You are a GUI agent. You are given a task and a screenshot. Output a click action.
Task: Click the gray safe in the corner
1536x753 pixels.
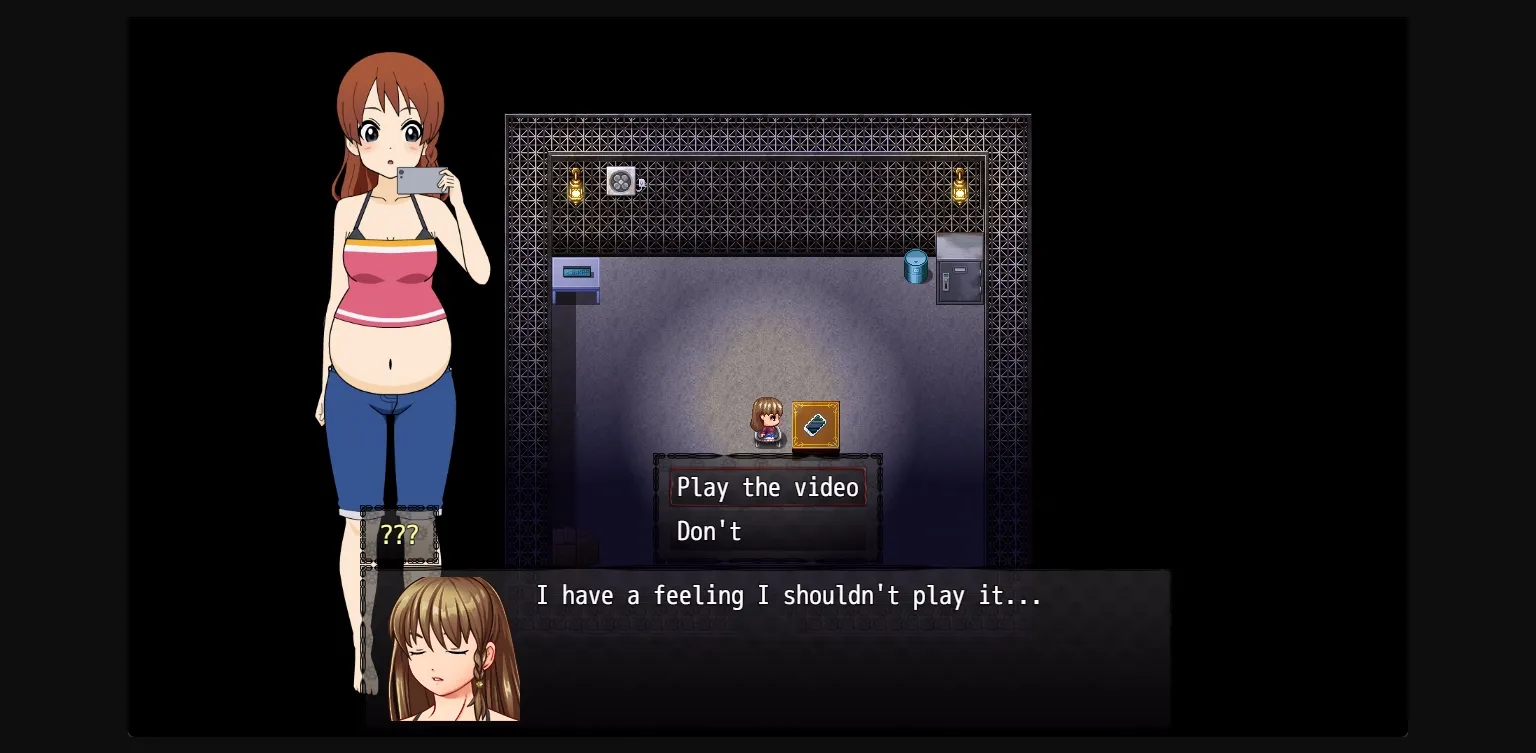[958, 277]
